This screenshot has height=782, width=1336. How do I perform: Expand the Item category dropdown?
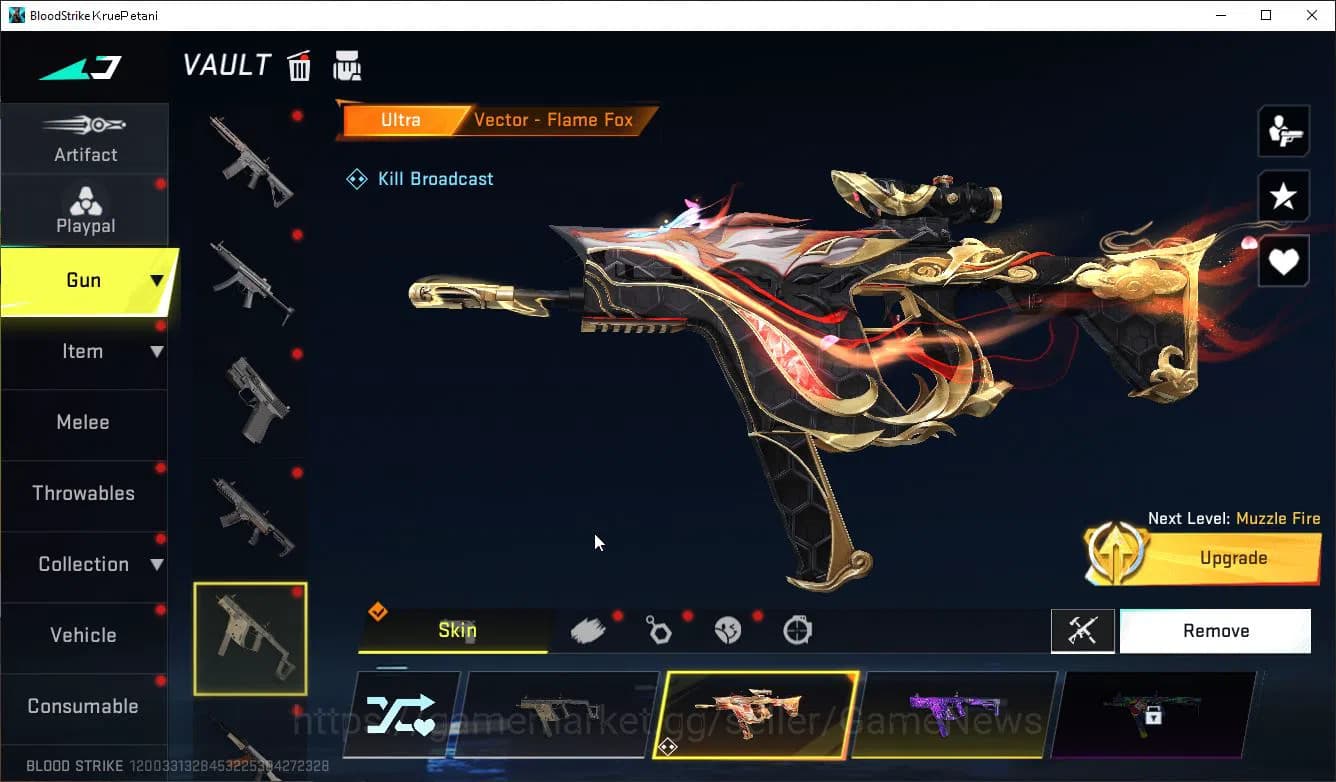point(85,351)
